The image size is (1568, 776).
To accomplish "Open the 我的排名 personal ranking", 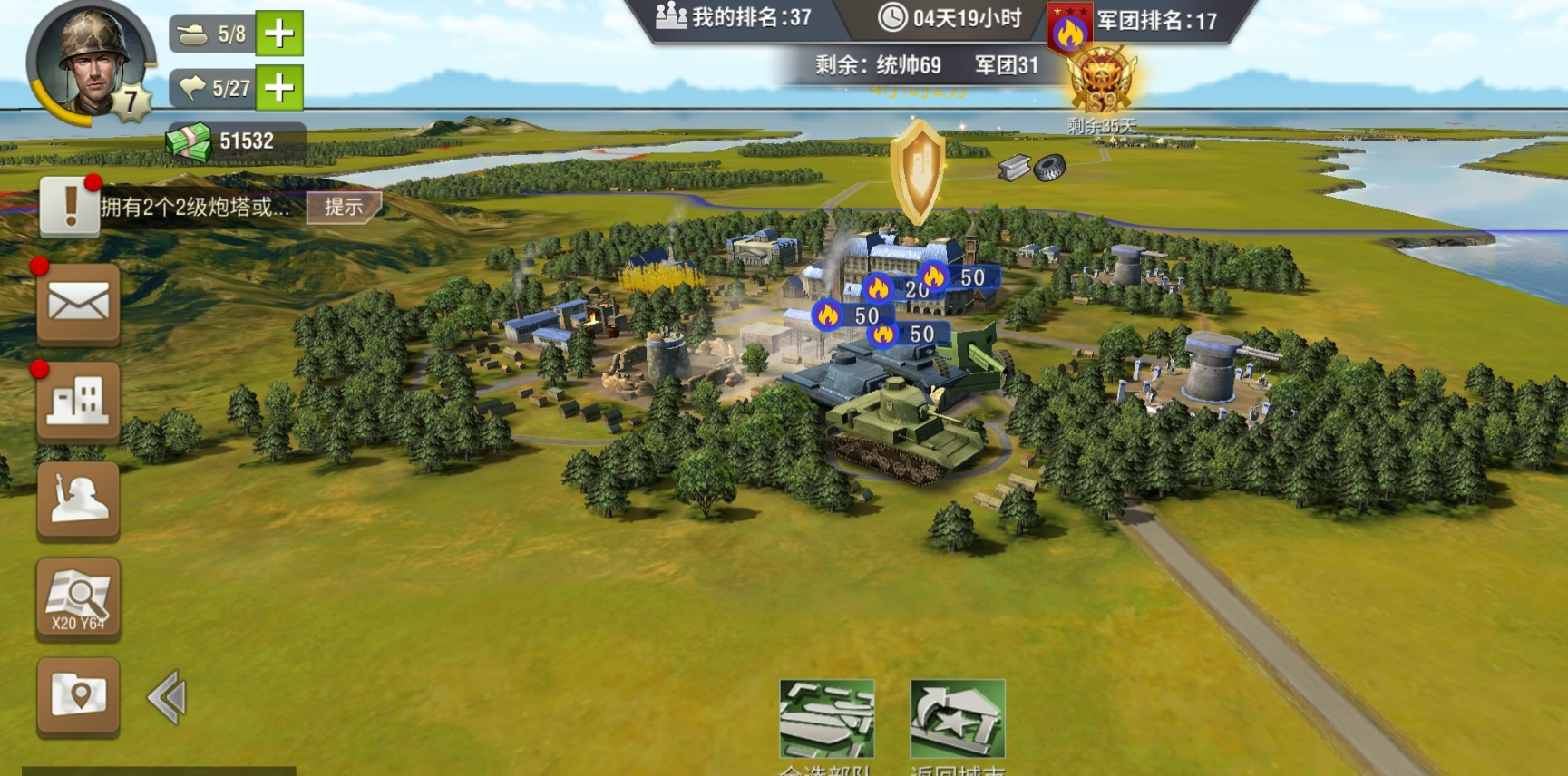I will pyautogui.click(x=735, y=17).
